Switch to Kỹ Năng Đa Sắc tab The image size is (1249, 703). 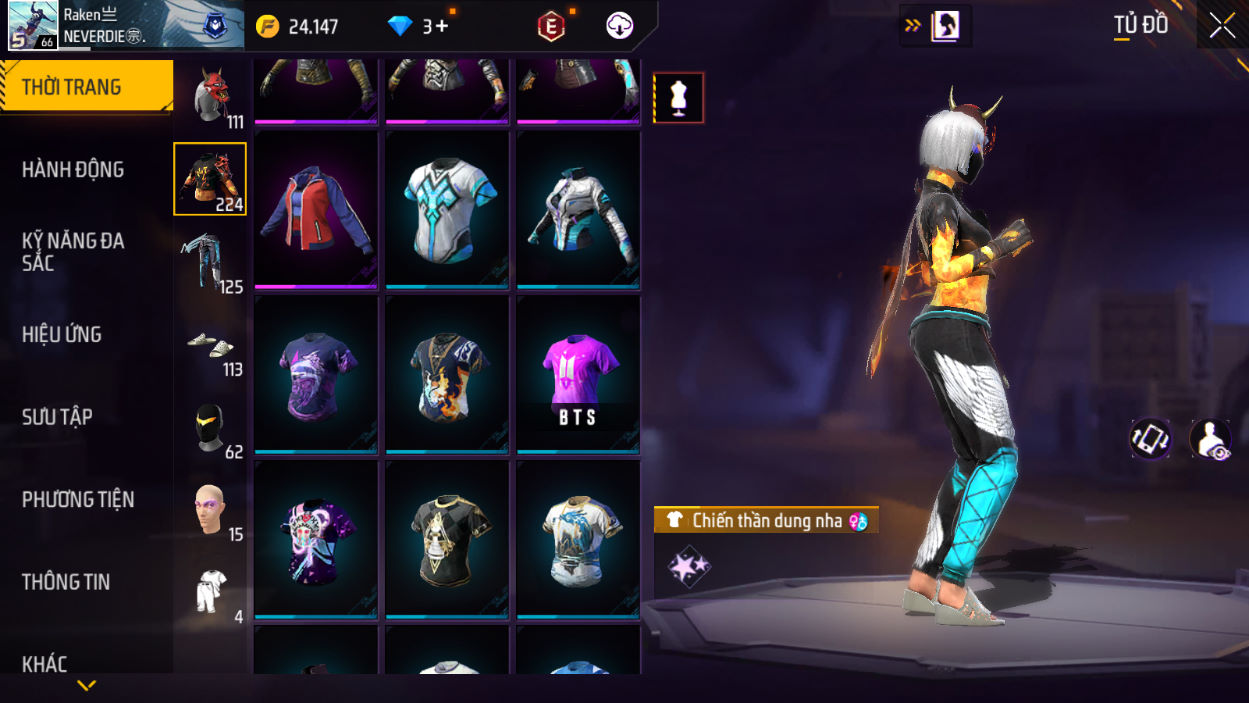[x=73, y=252]
